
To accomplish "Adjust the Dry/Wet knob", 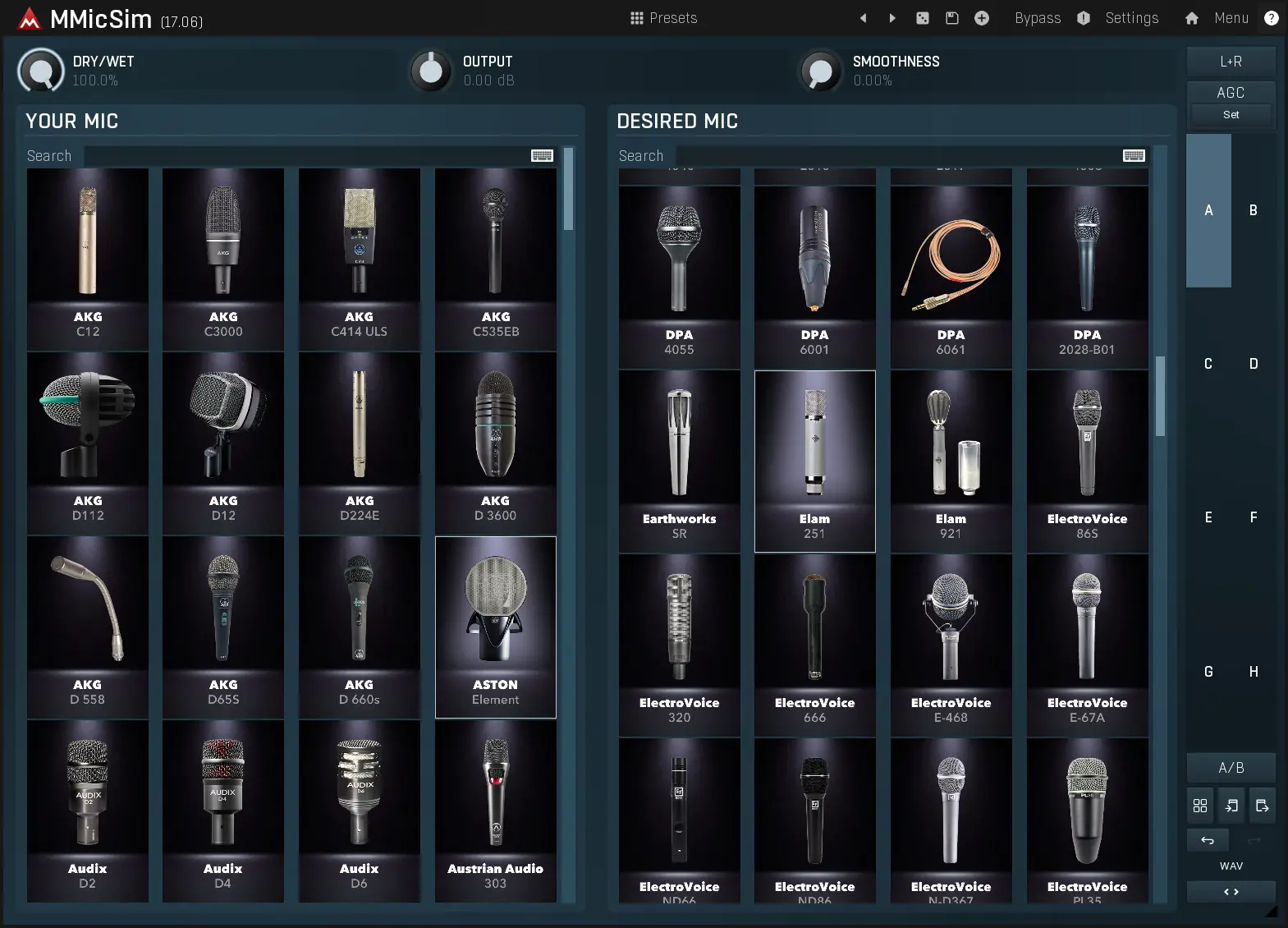I will click(40, 70).
